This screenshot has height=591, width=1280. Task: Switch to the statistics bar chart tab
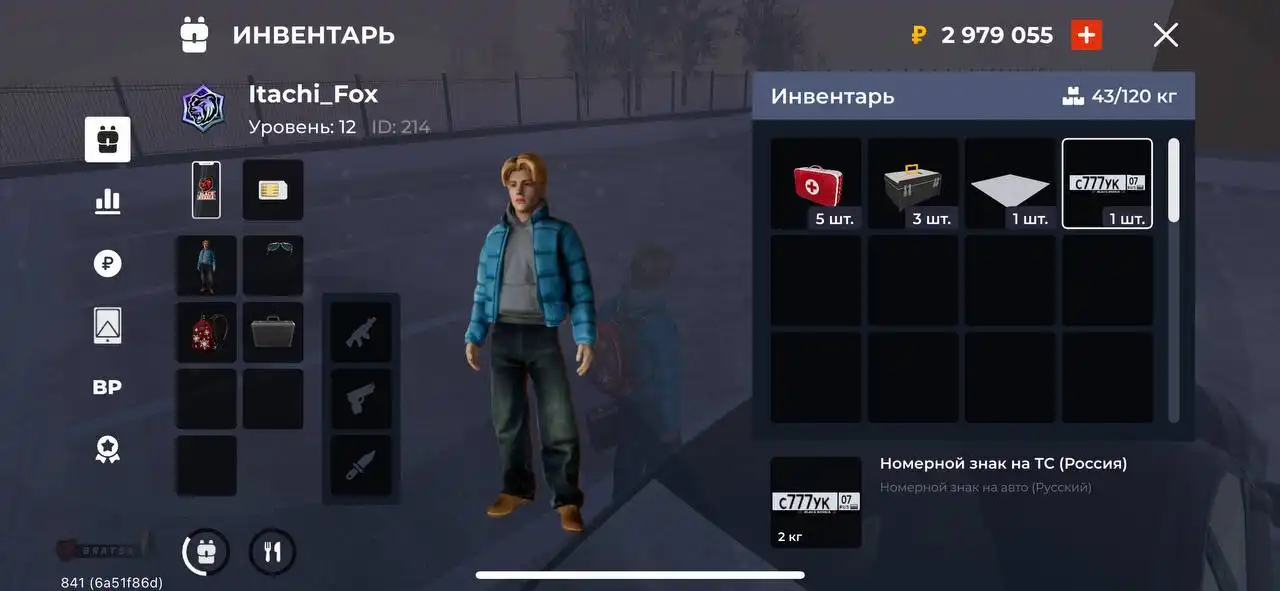107,201
